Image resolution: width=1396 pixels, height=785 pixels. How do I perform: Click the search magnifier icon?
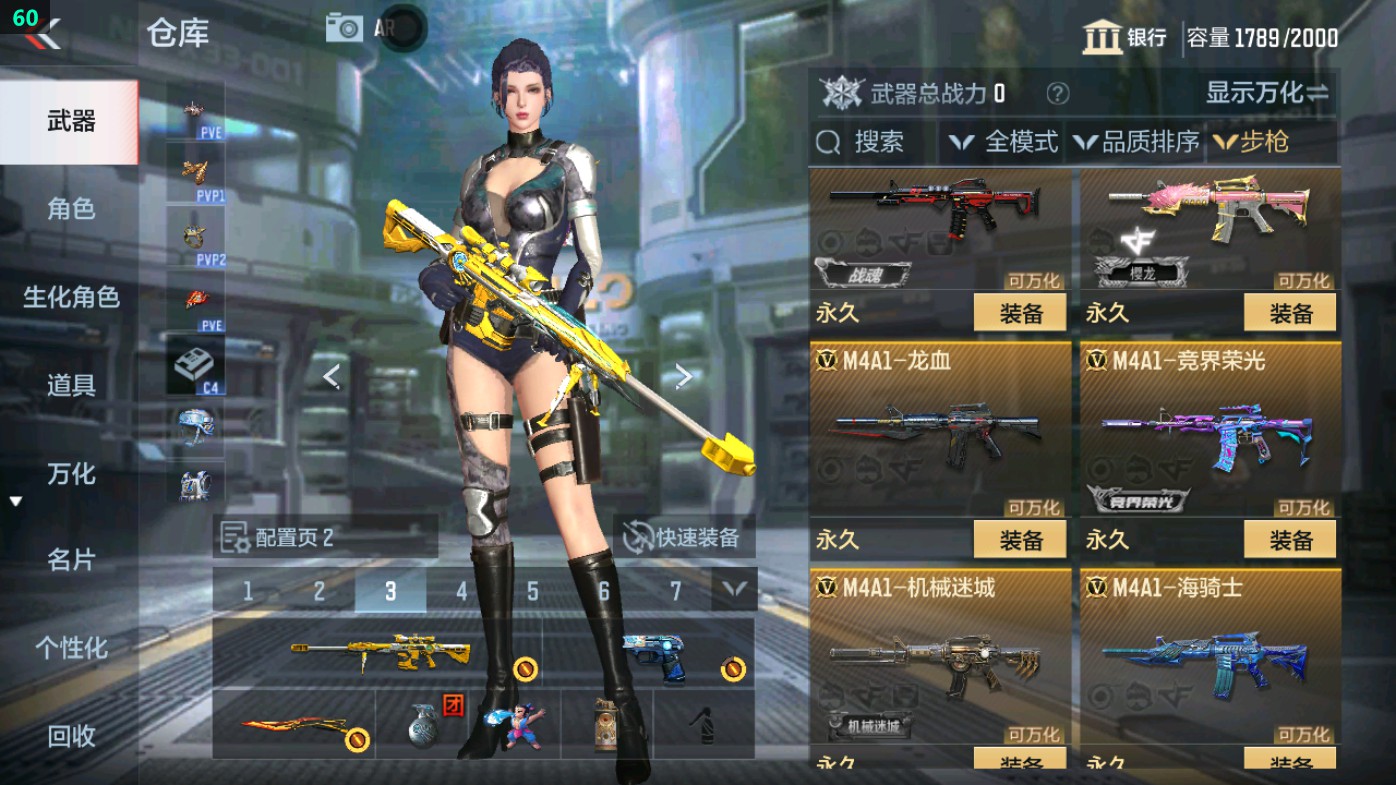pos(828,142)
